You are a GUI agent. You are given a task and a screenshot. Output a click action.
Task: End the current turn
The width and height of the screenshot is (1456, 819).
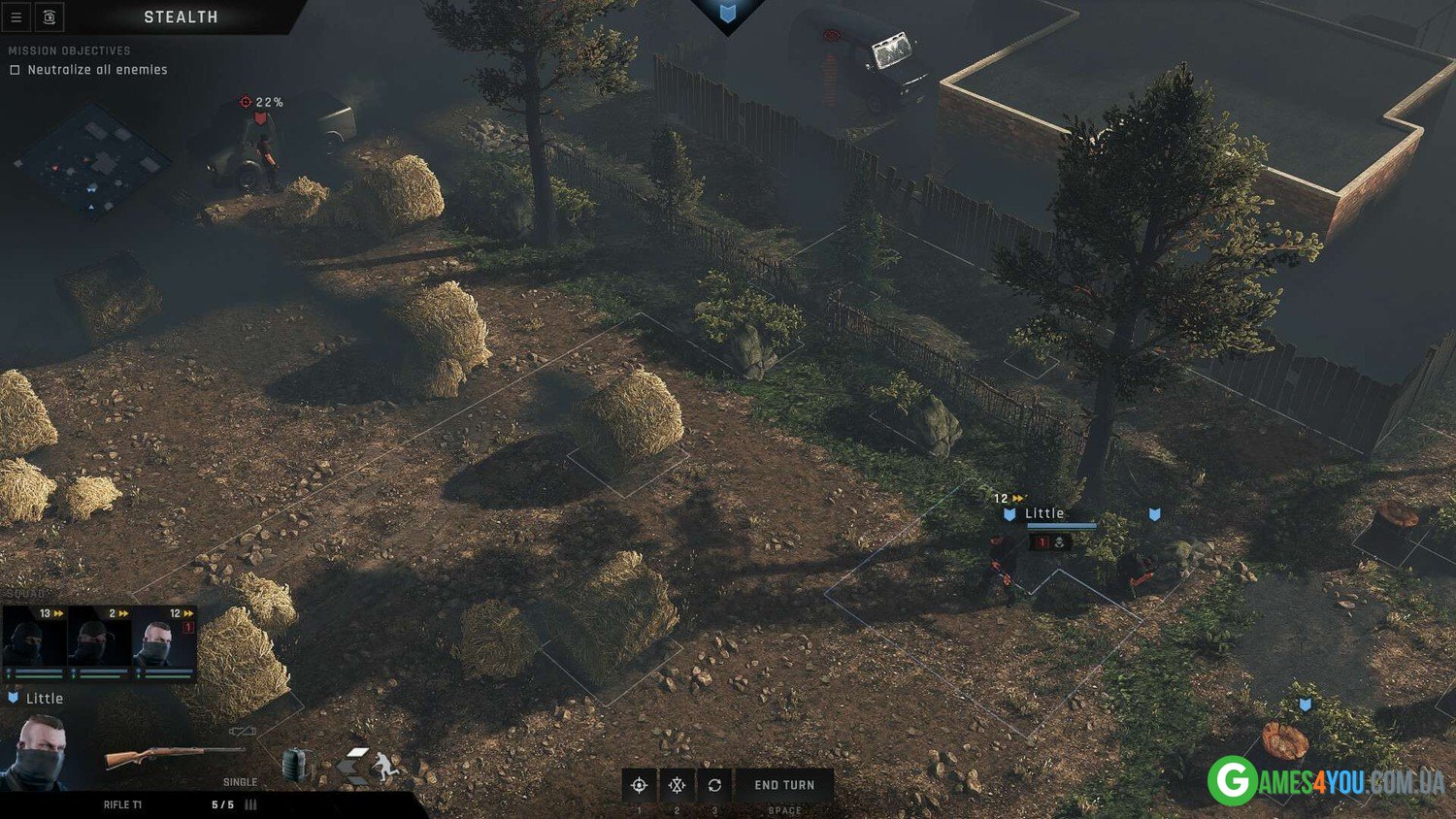784,785
